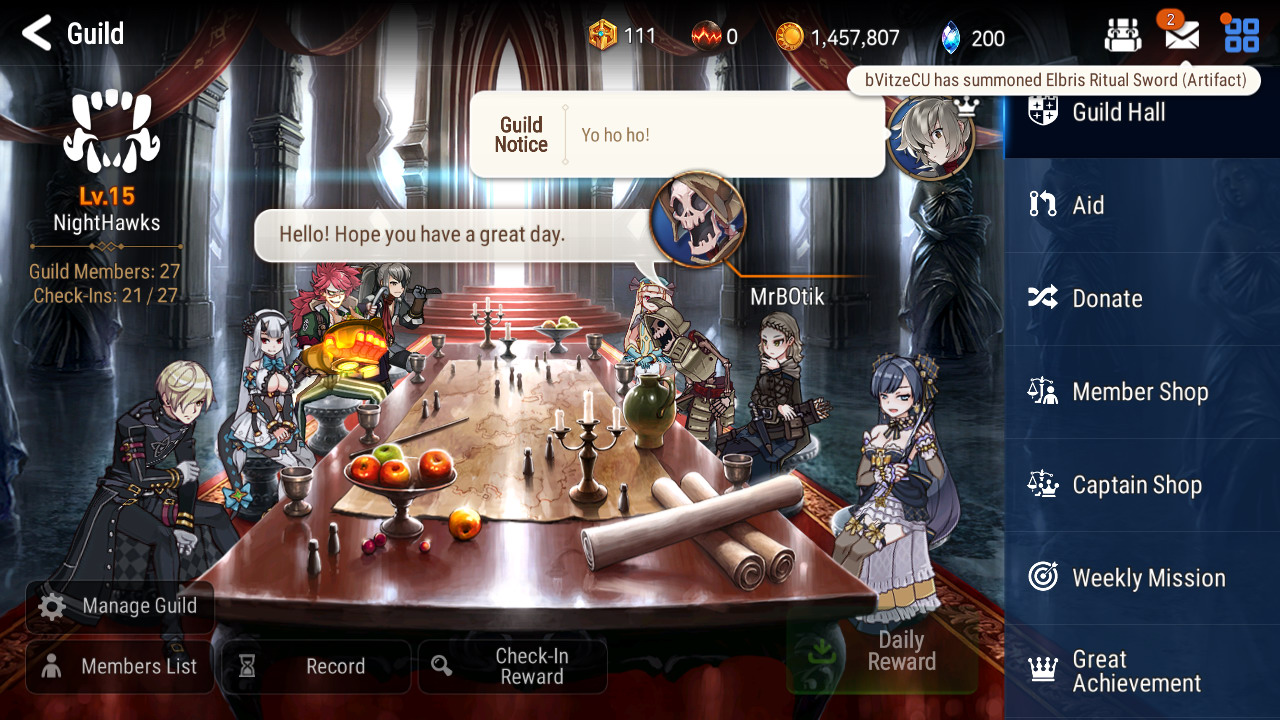Click the Guild Notice message box
The height and width of the screenshot is (720, 1280).
[x=676, y=135]
